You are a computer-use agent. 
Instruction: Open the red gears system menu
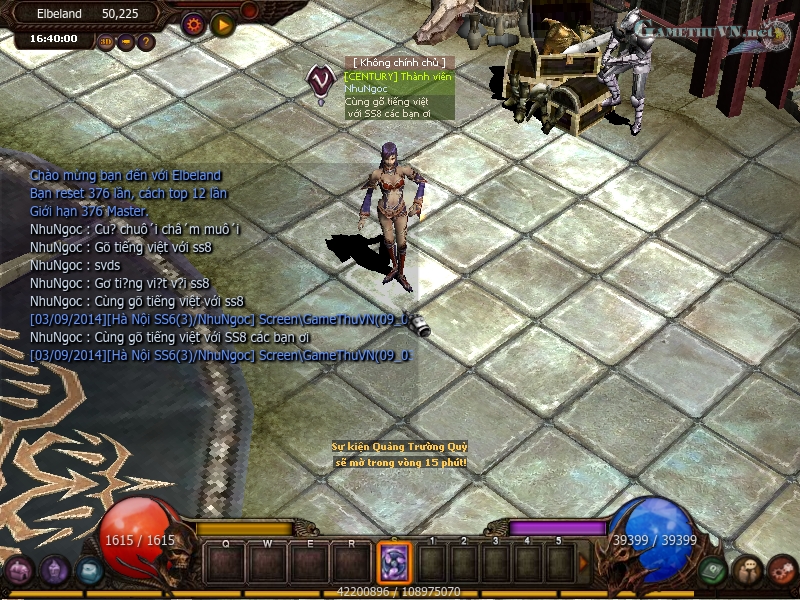(x=782, y=571)
